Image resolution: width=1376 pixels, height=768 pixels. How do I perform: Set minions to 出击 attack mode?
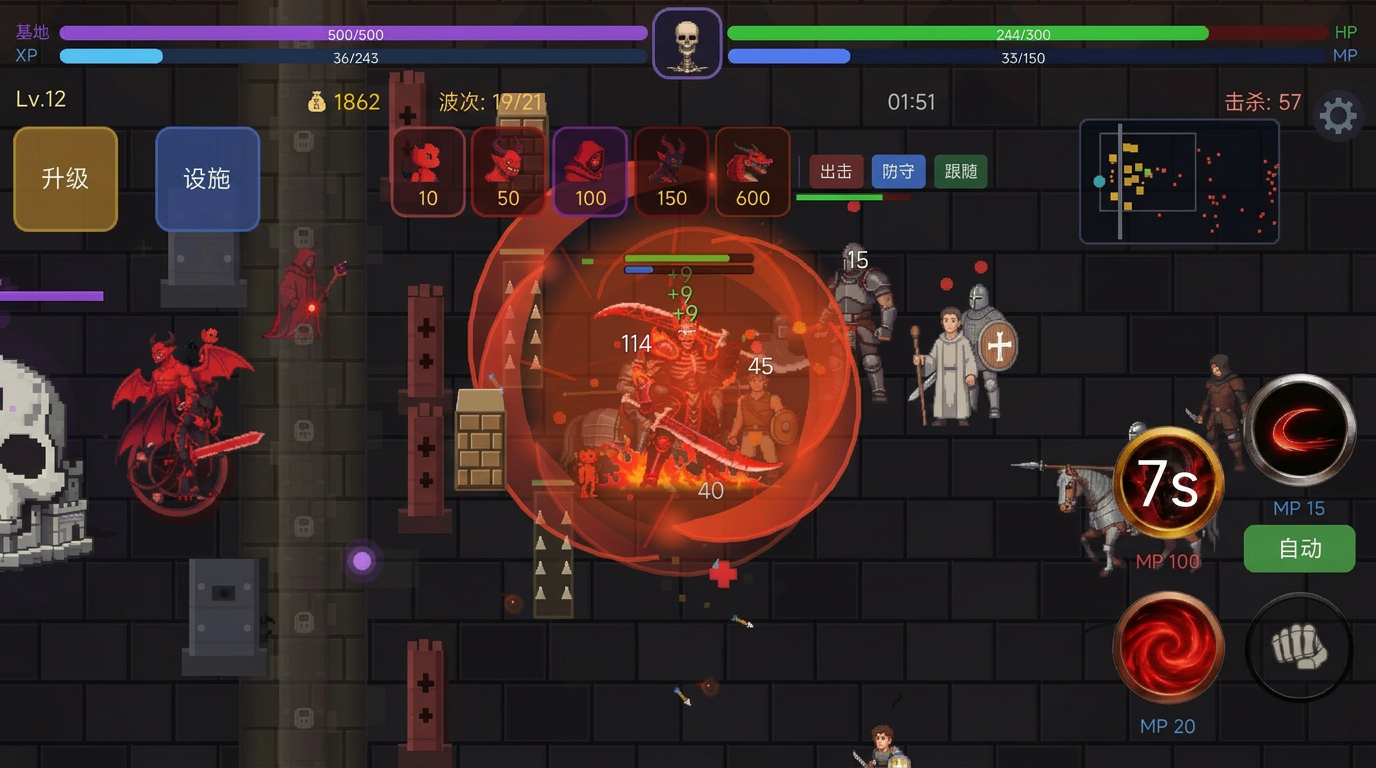pos(836,172)
